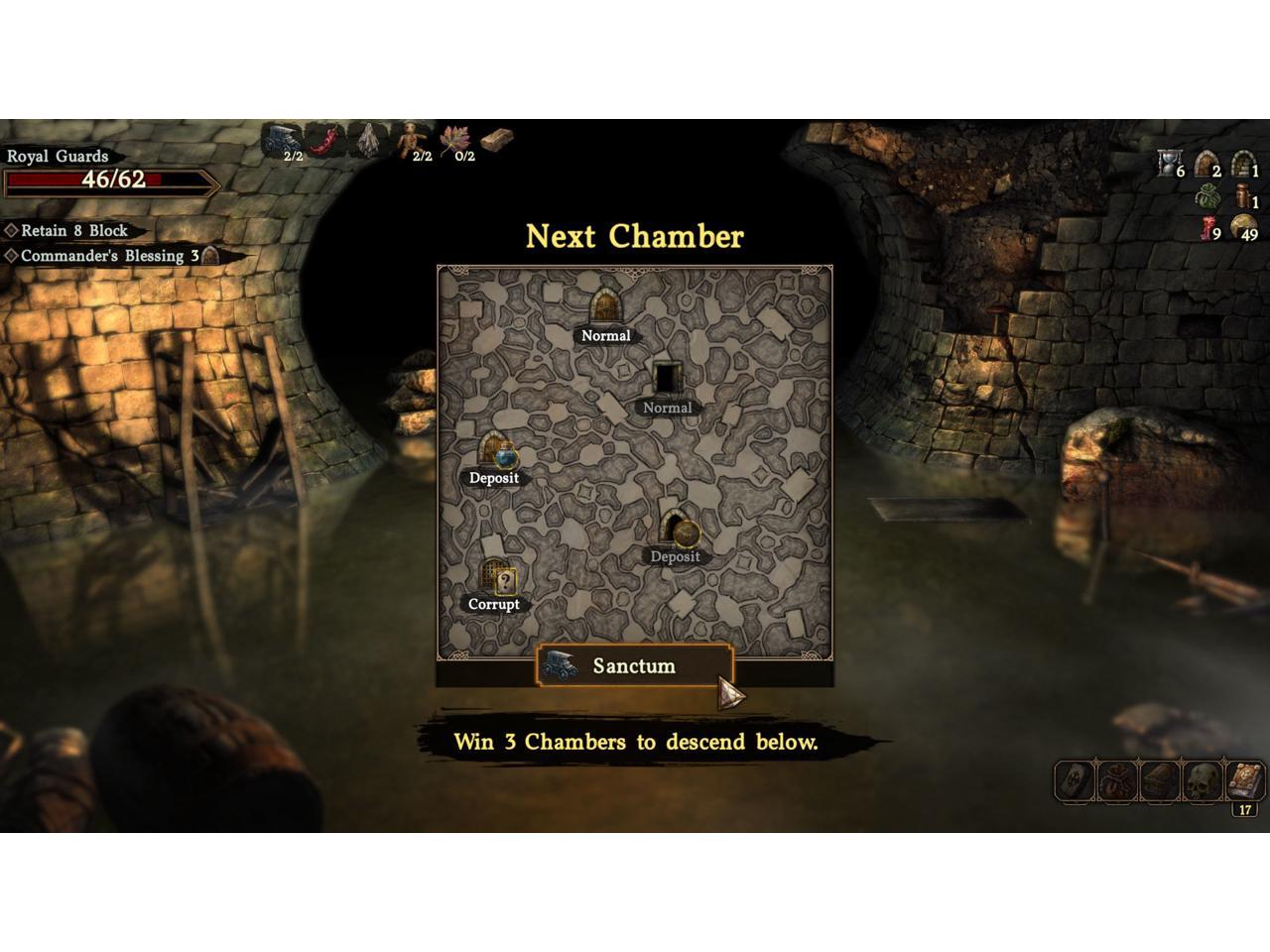Select the white cloth item icon
The height and width of the screenshot is (952, 1270).
click(x=370, y=142)
